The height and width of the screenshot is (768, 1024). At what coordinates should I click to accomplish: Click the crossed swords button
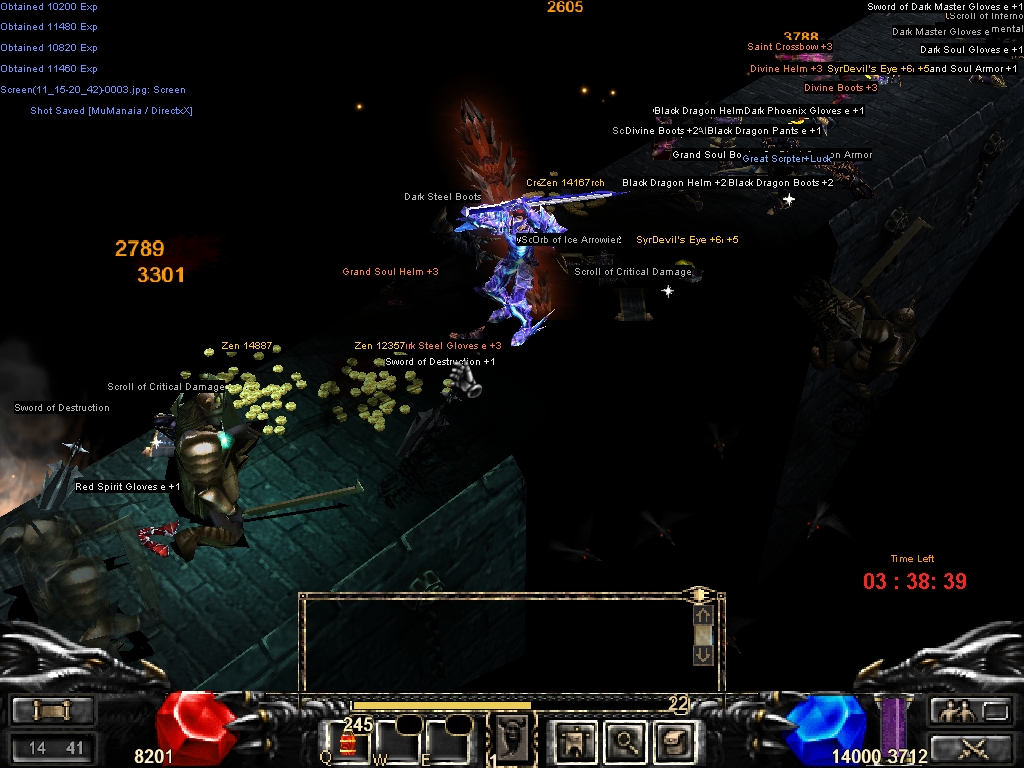click(x=970, y=746)
